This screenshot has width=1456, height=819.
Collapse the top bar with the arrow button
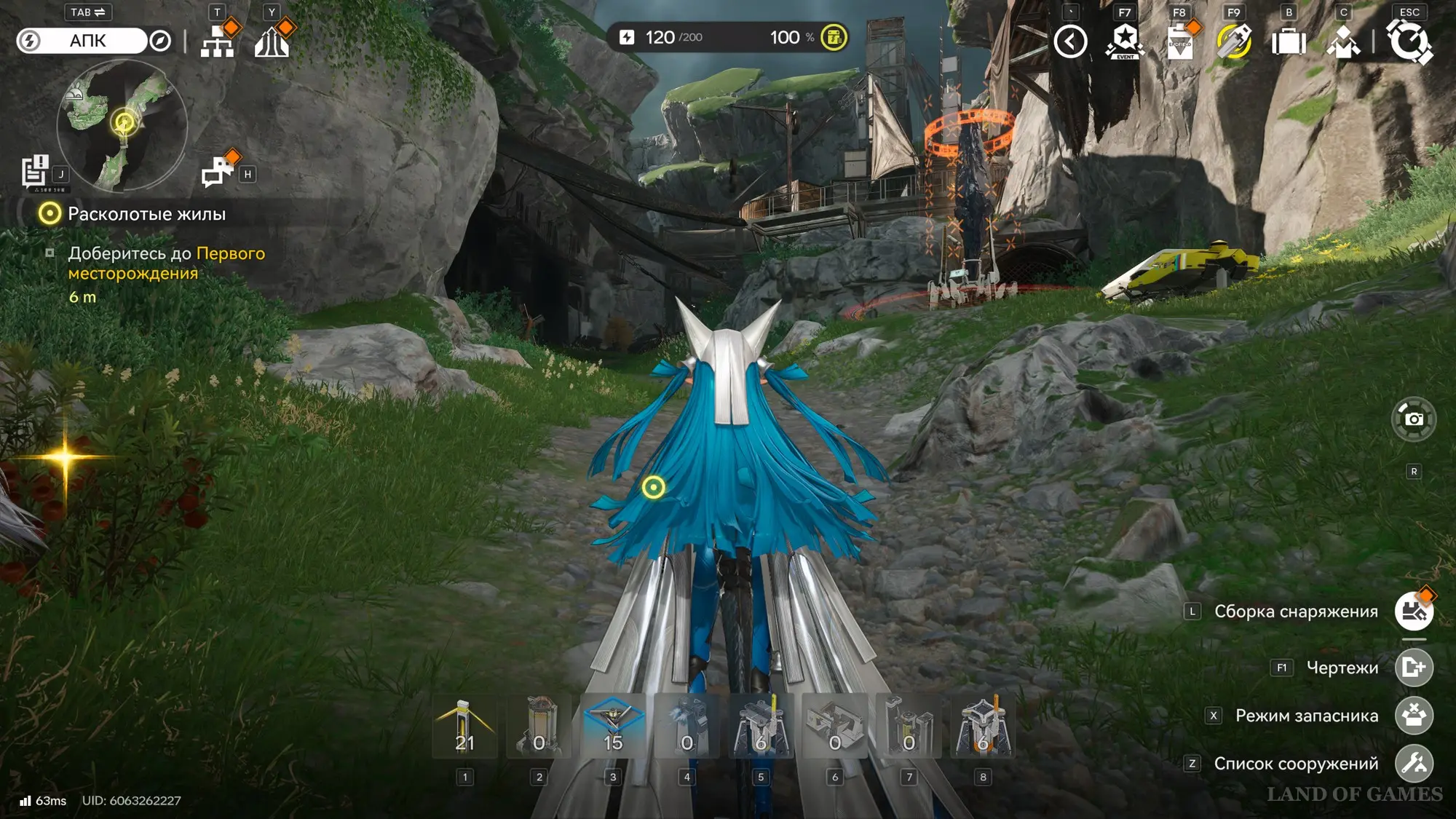click(x=1070, y=41)
